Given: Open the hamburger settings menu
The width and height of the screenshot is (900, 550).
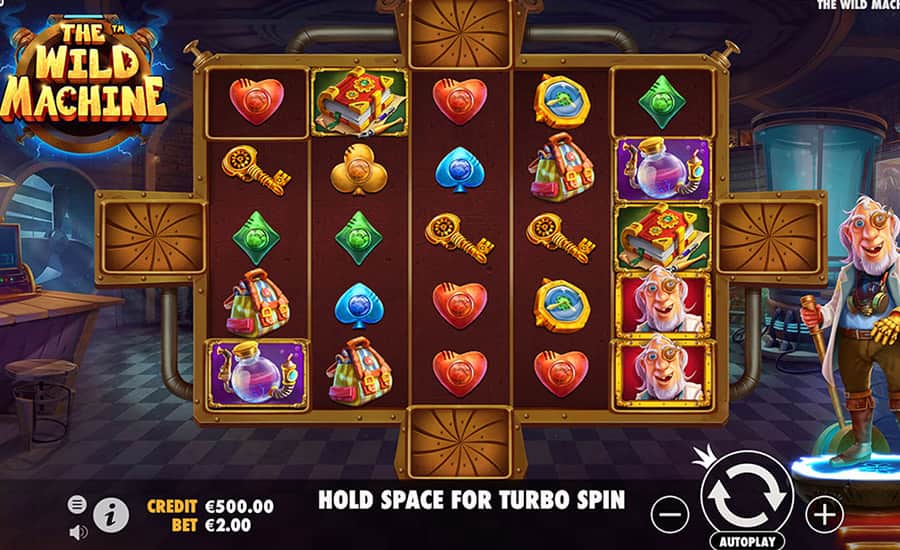Looking at the screenshot, I should (x=77, y=505).
